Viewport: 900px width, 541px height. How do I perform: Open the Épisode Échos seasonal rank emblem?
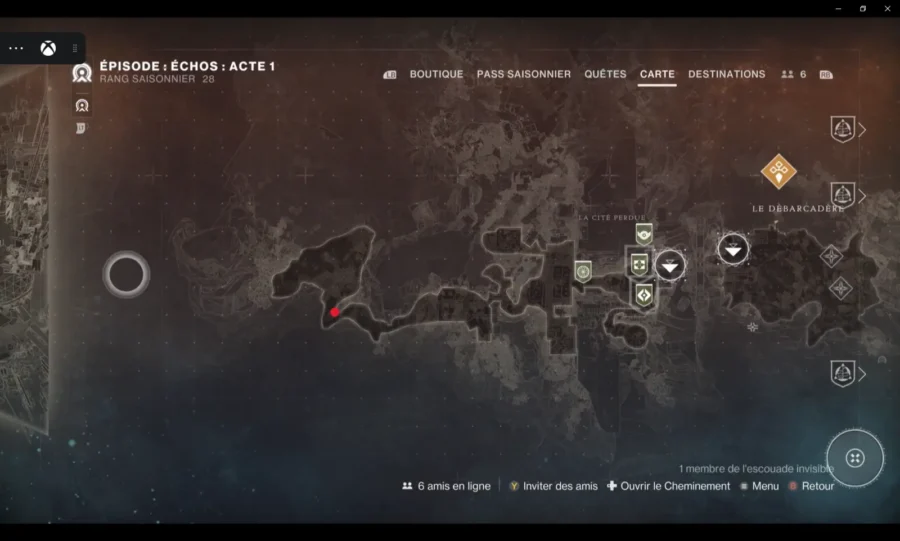point(82,72)
